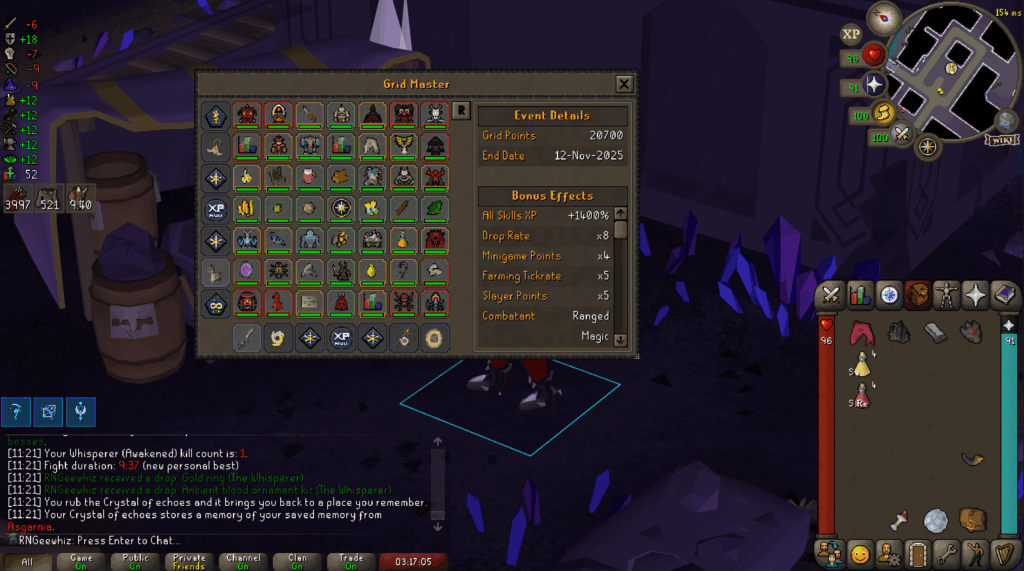1024x571 pixels.
Task: Open the Emotes tab
Action: pos(859,552)
